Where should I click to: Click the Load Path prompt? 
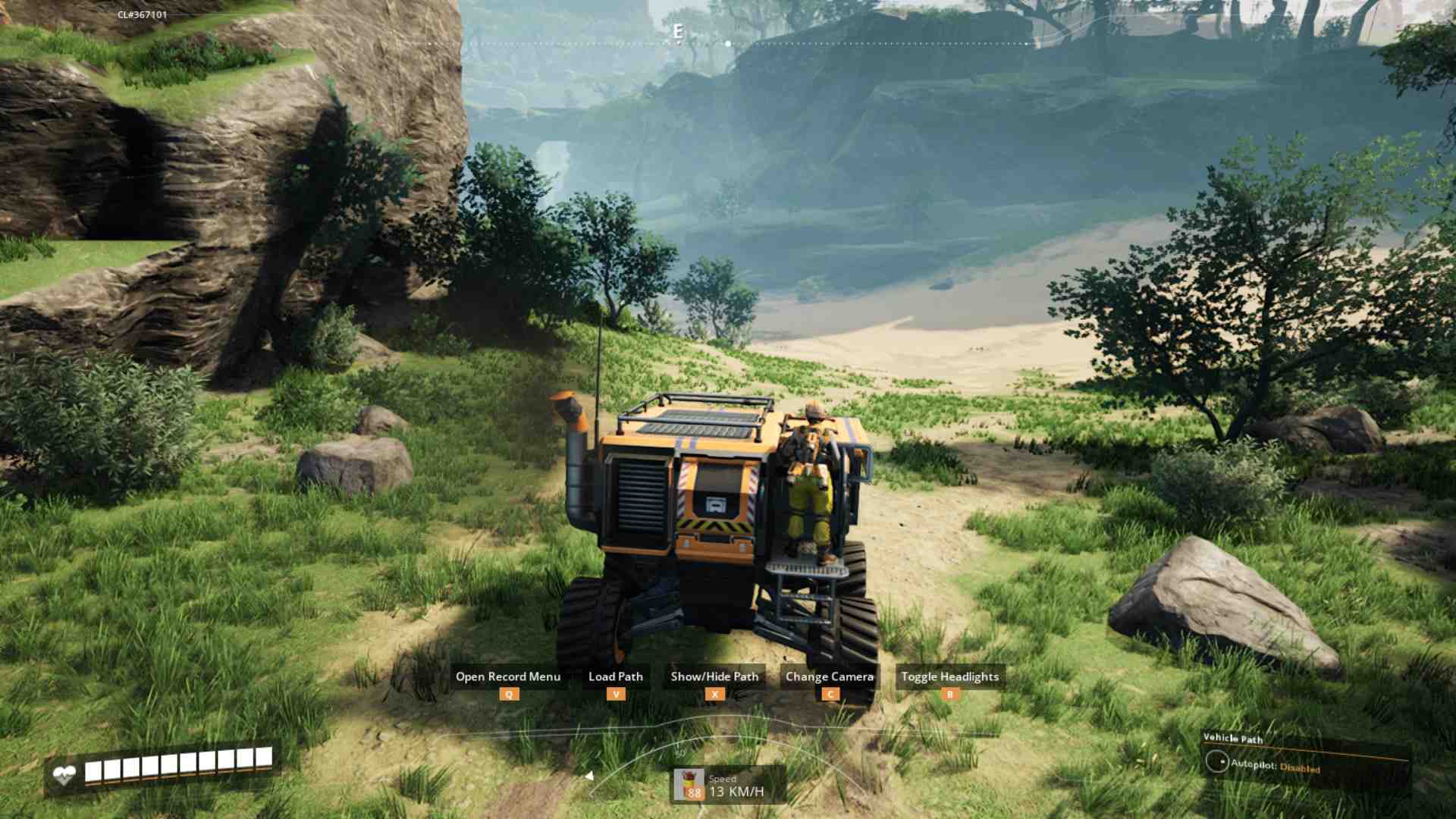coord(615,676)
